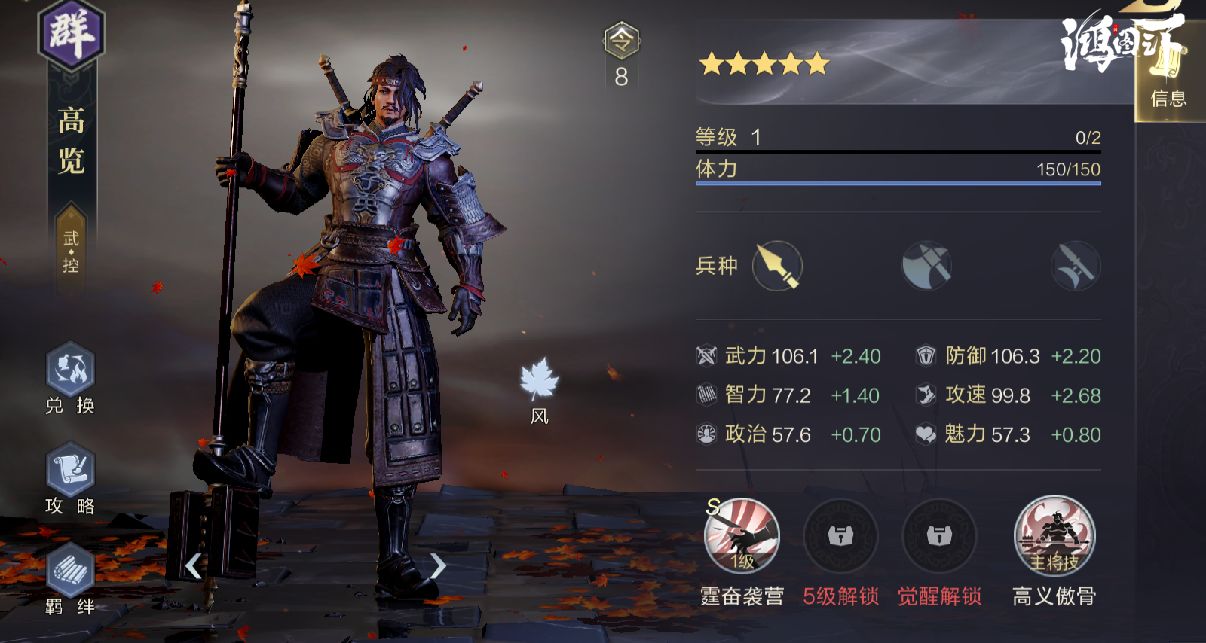Click the 群 faction badge
The image size is (1206, 643).
pos(71,33)
